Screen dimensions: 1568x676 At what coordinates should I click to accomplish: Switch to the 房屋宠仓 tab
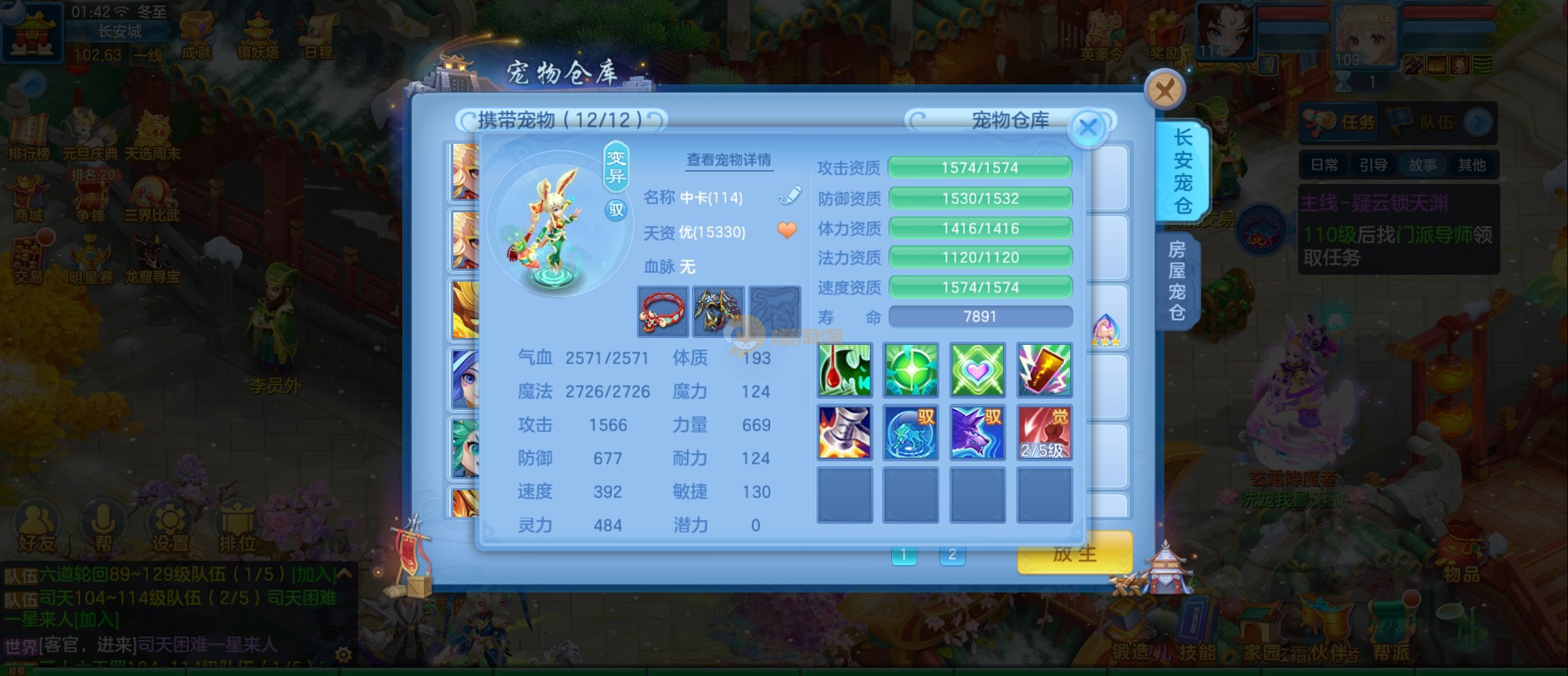point(1177,280)
